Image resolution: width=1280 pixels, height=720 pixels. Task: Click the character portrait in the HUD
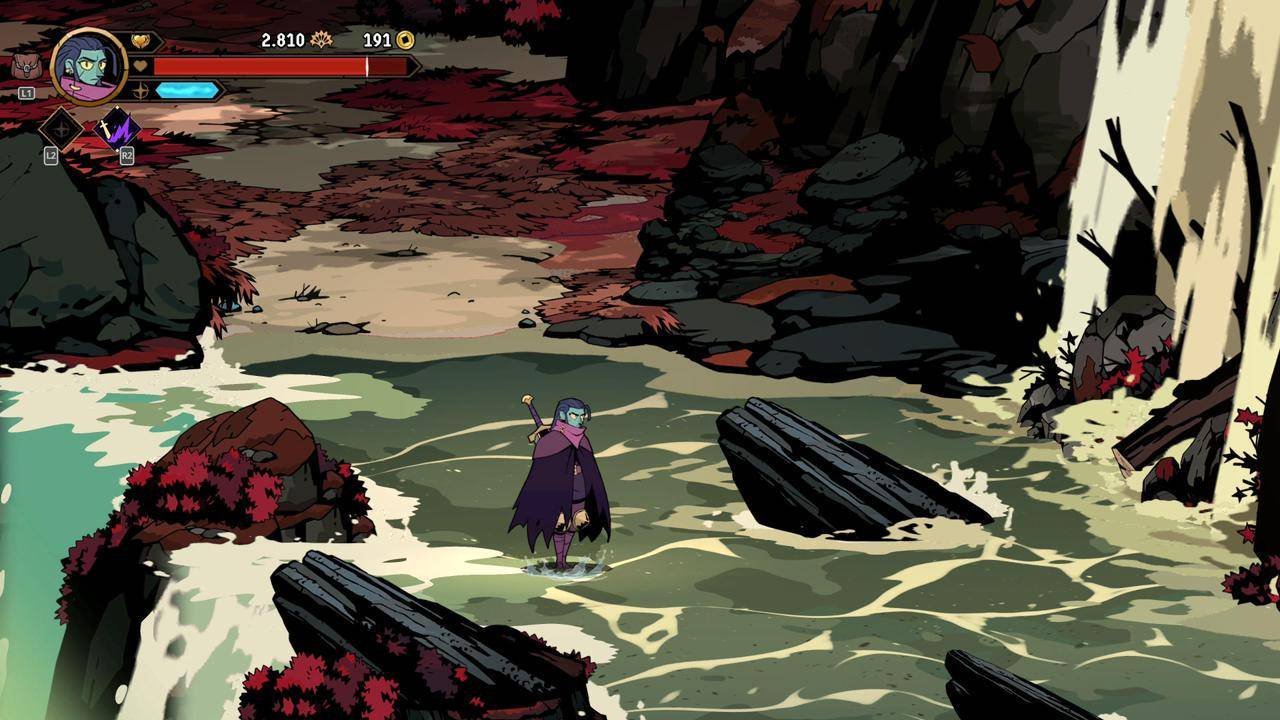90,67
